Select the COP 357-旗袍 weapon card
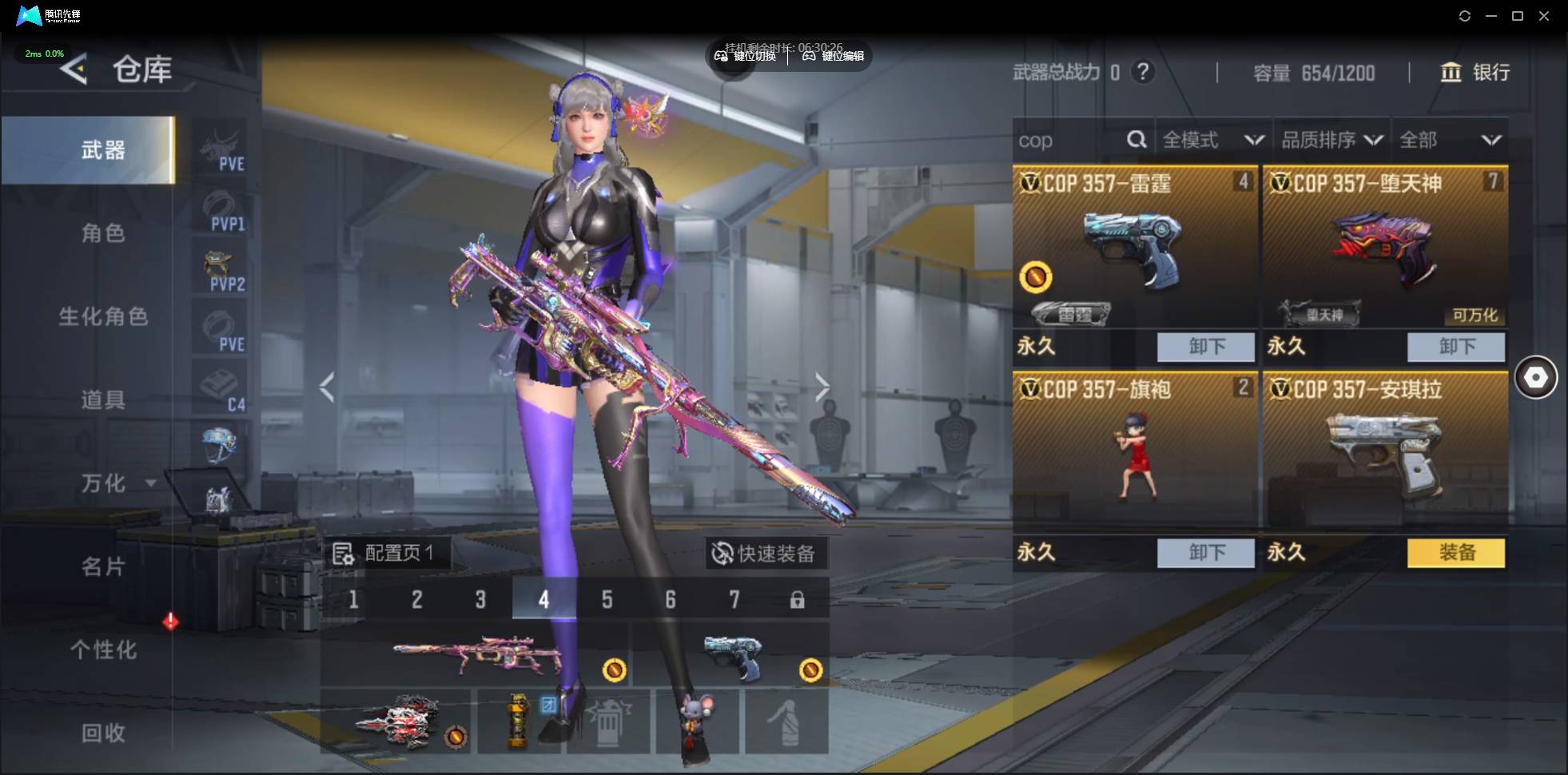The width and height of the screenshot is (1568, 775). tap(1134, 451)
